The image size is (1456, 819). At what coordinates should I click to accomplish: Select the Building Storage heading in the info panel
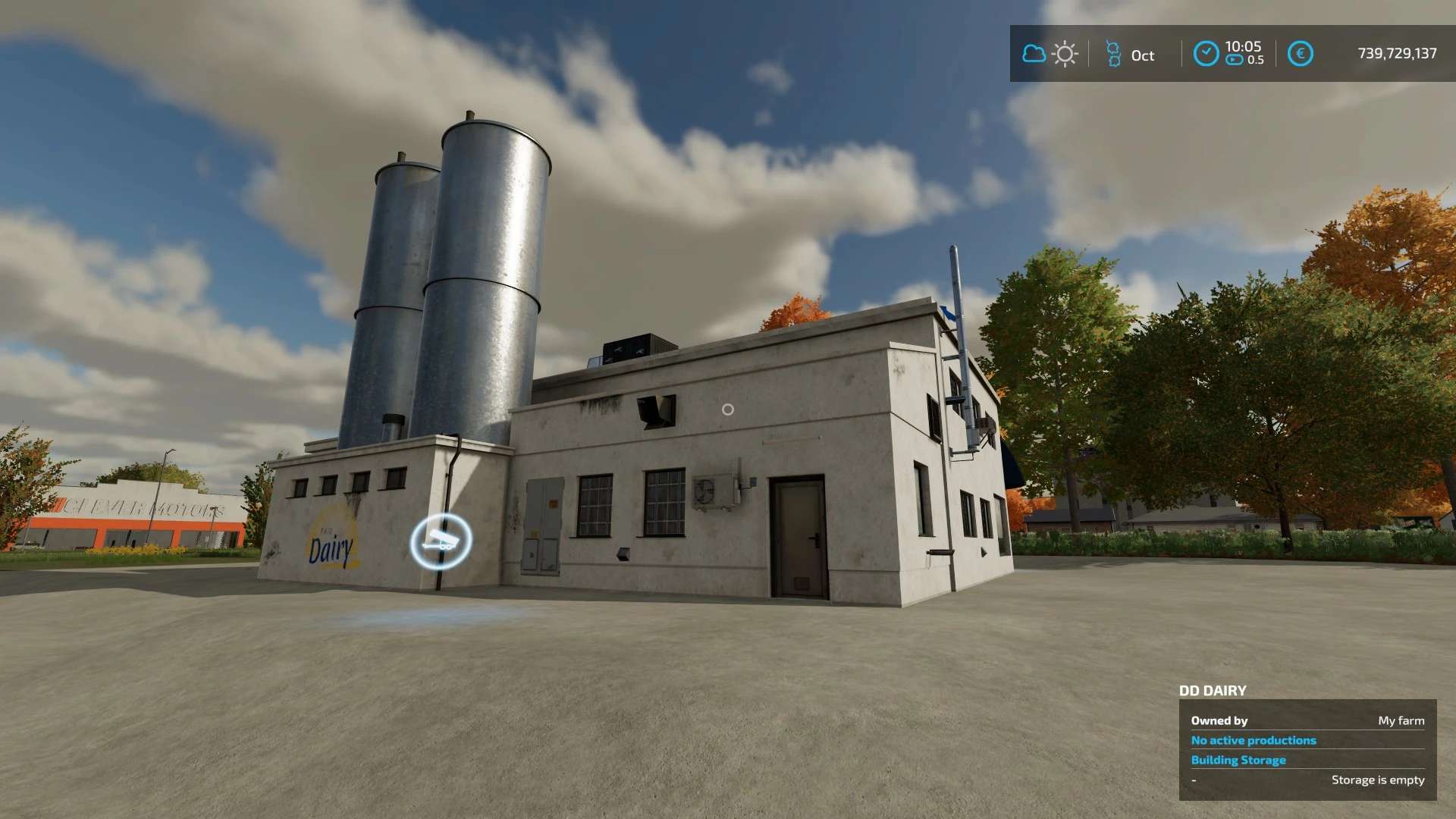pos(1238,760)
